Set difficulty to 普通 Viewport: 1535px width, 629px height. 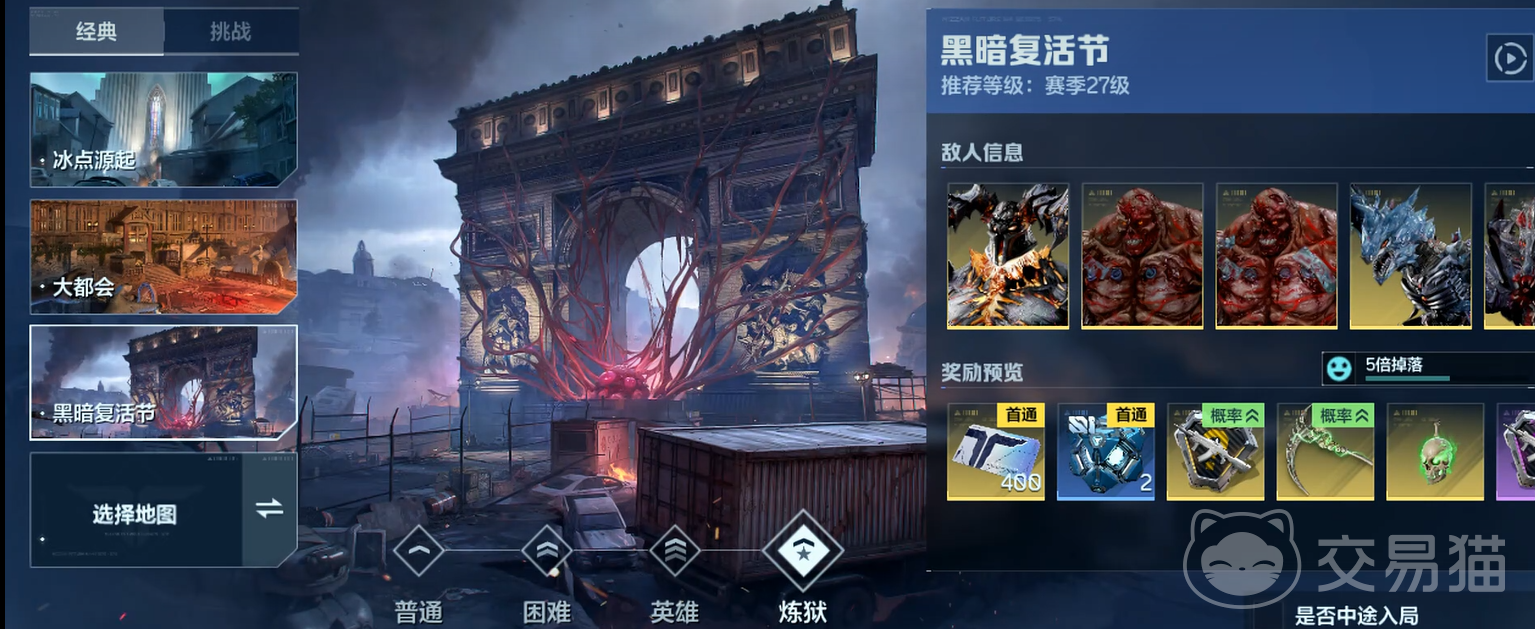(418, 552)
